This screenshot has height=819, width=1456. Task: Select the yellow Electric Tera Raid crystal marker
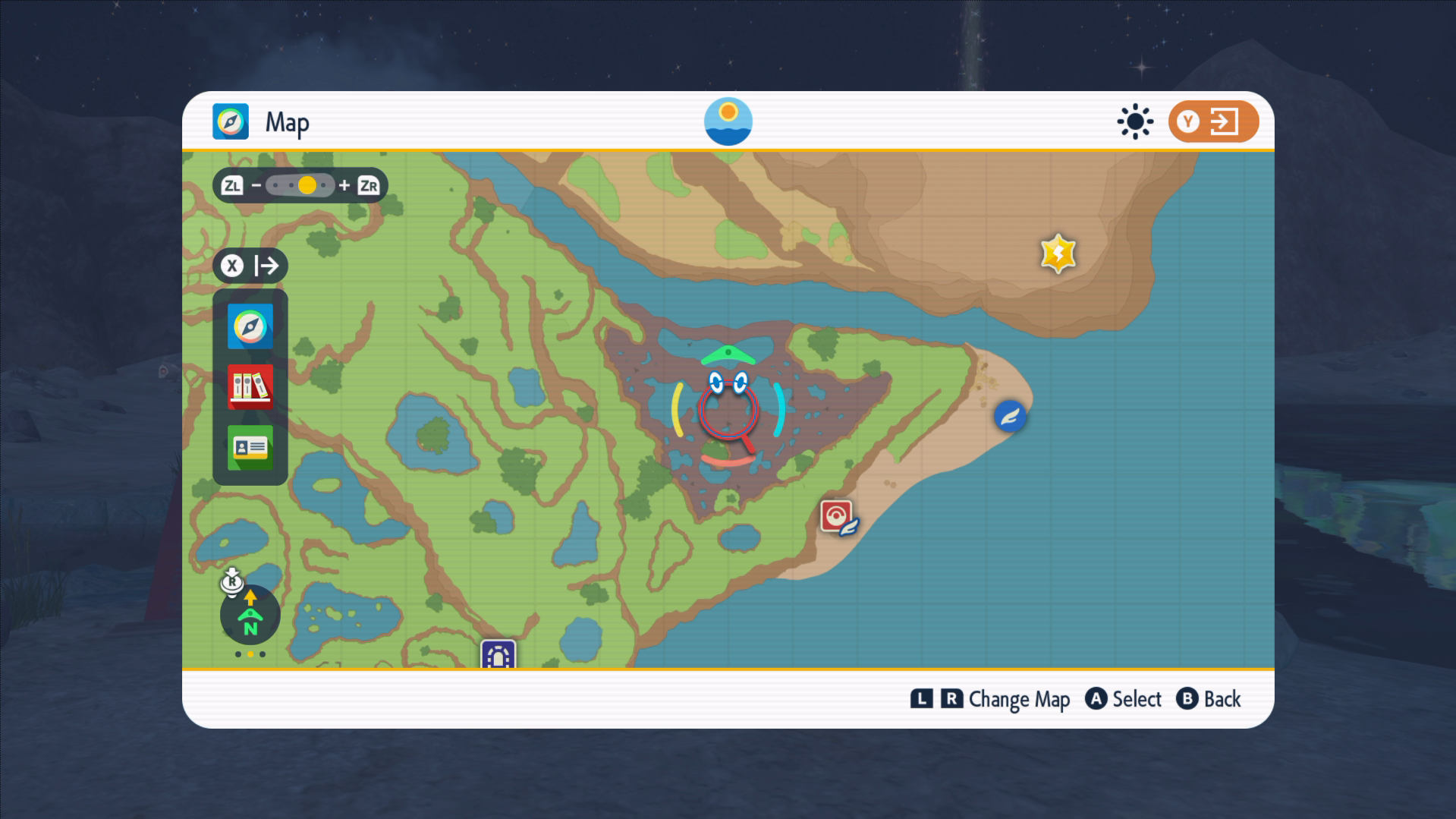[1058, 253]
